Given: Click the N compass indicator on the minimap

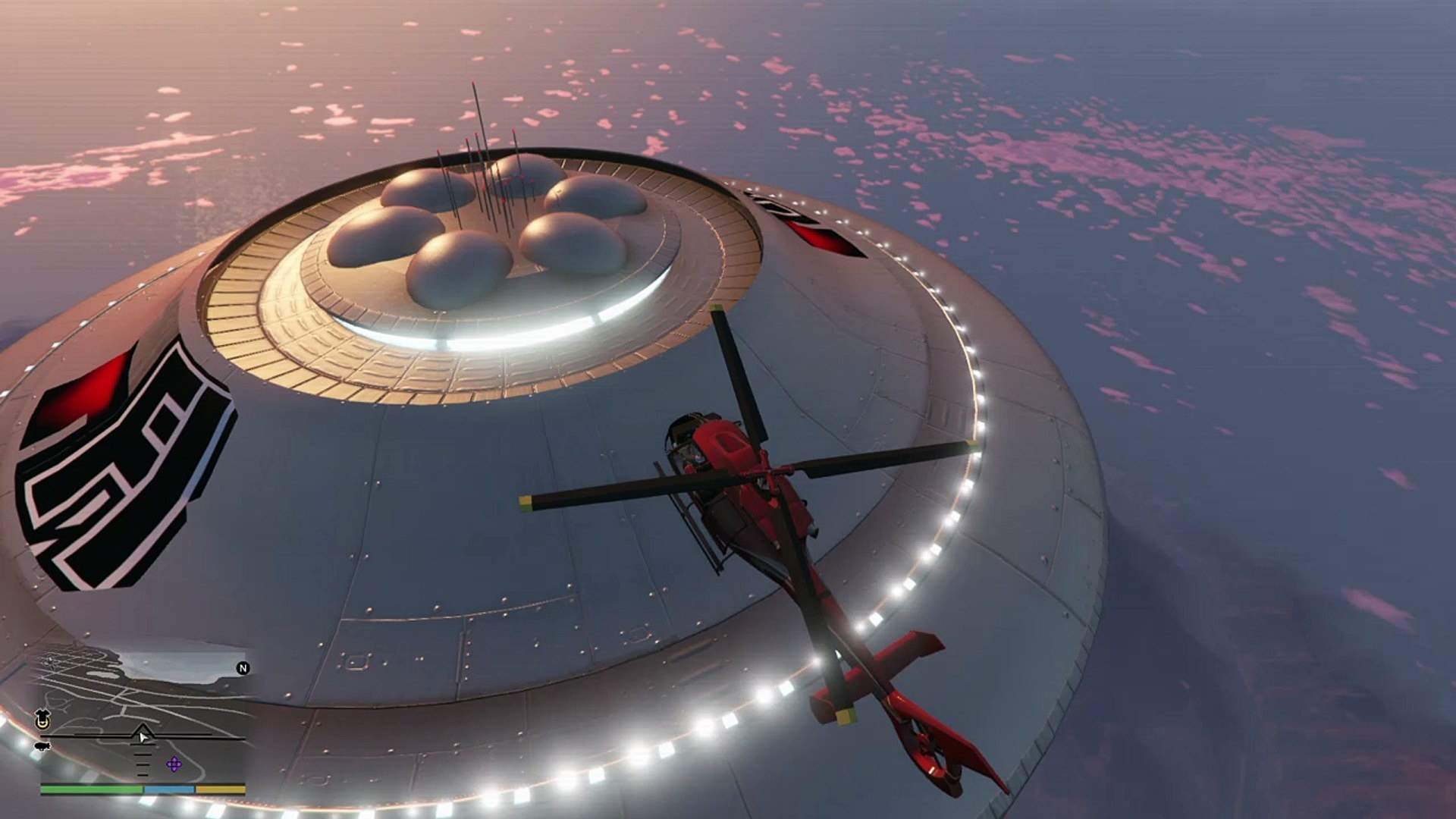Looking at the screenshot, I should 243,669.
